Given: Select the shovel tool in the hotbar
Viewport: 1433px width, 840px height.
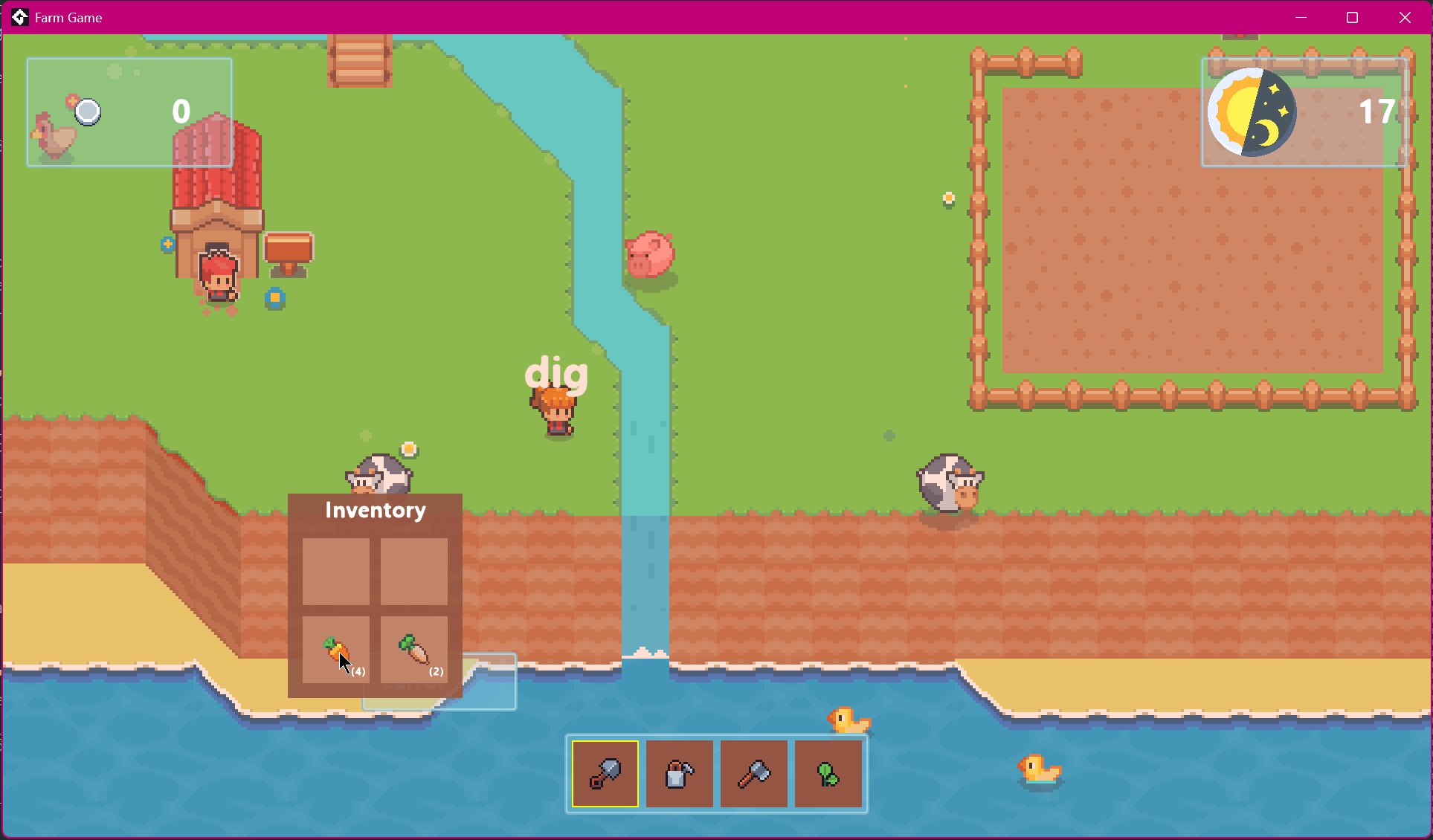Looking at the screenshot, I should [604, 774].
